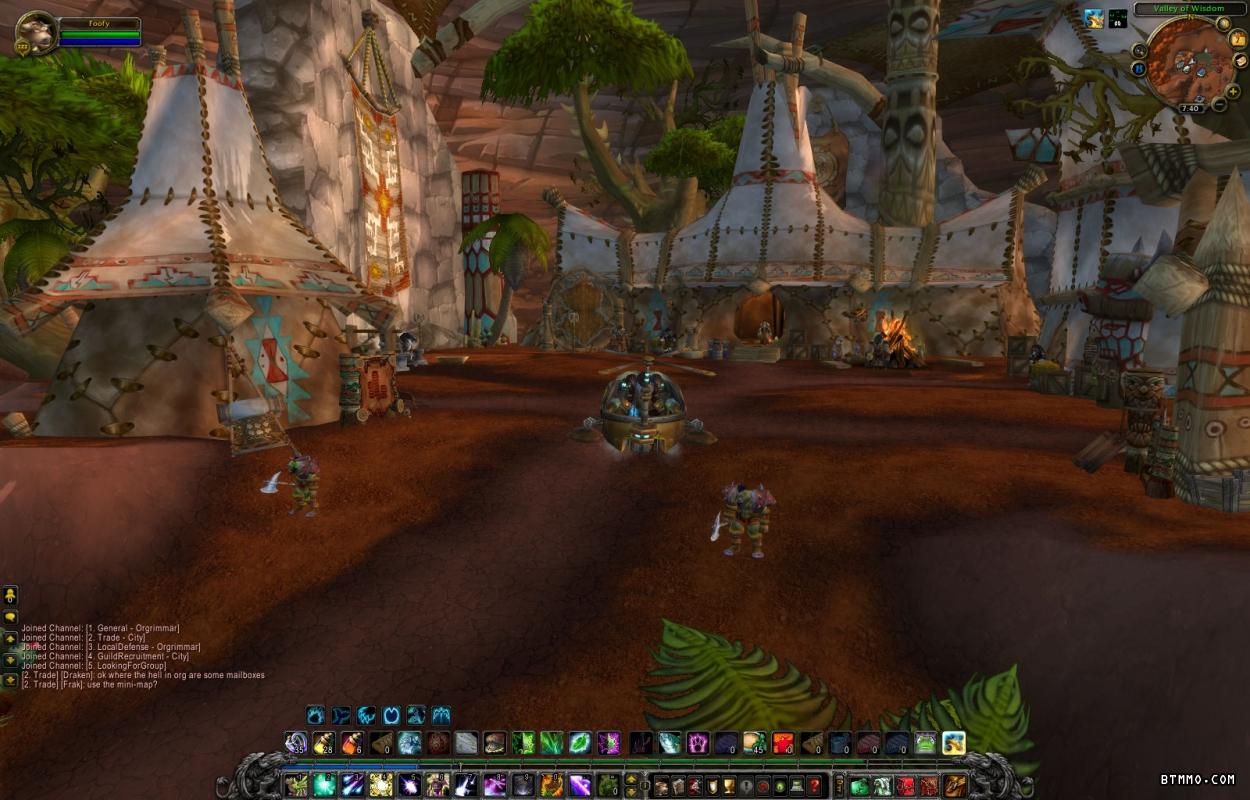Image resolution: width=1250 pixels, height=800 pixels.
Task: Use the highlighted flying mount action icon
Action: pos(953,743)
